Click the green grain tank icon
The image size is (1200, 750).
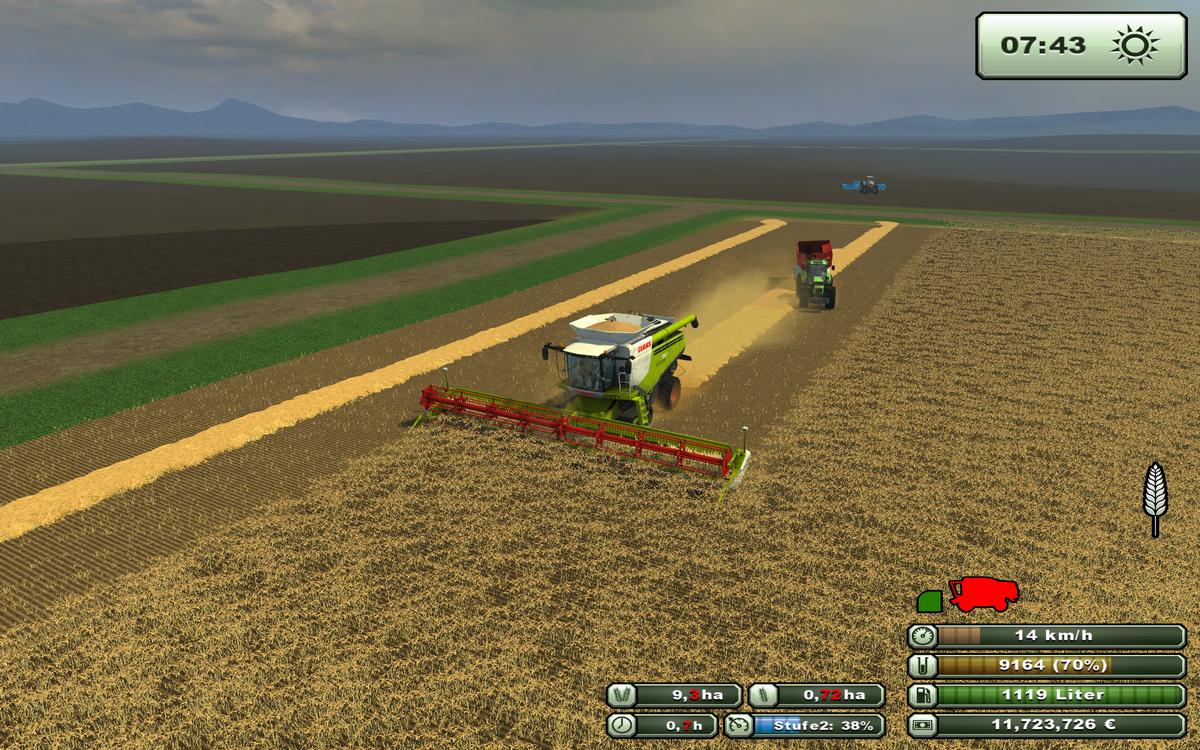point(930,600)
